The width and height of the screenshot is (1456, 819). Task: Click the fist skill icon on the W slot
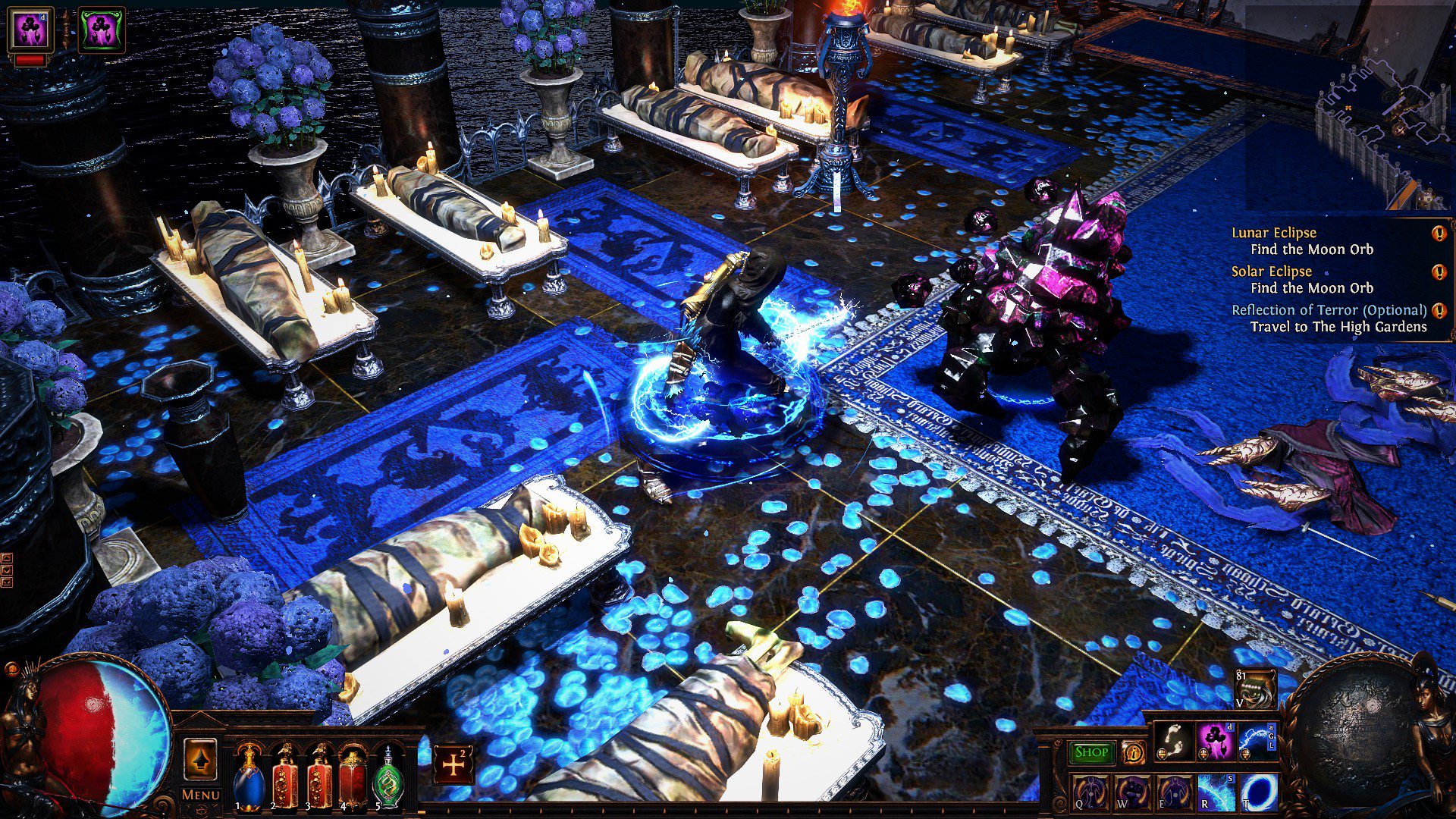coord(1132,793)
